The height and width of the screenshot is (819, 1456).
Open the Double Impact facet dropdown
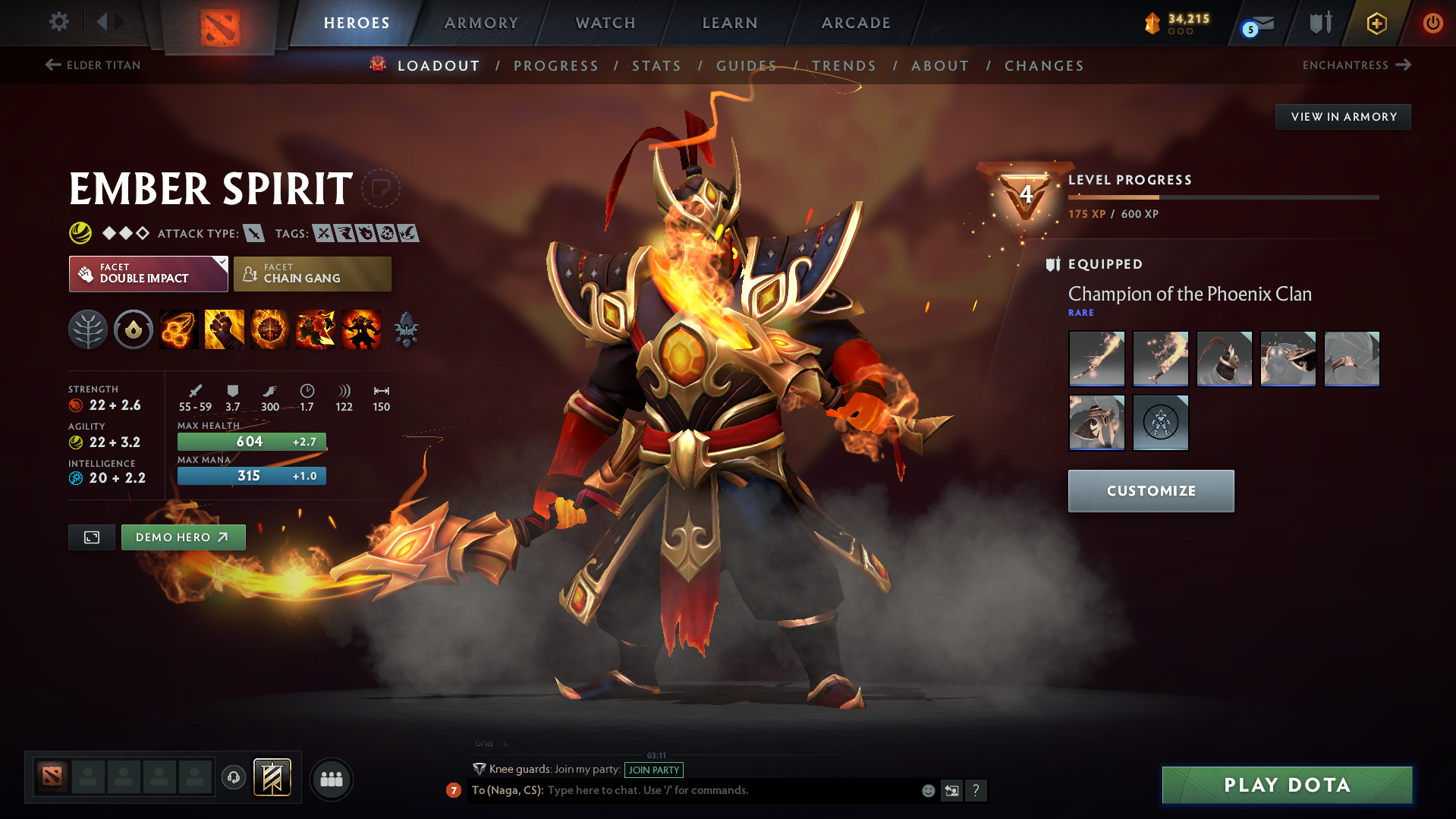coord(148,273)
